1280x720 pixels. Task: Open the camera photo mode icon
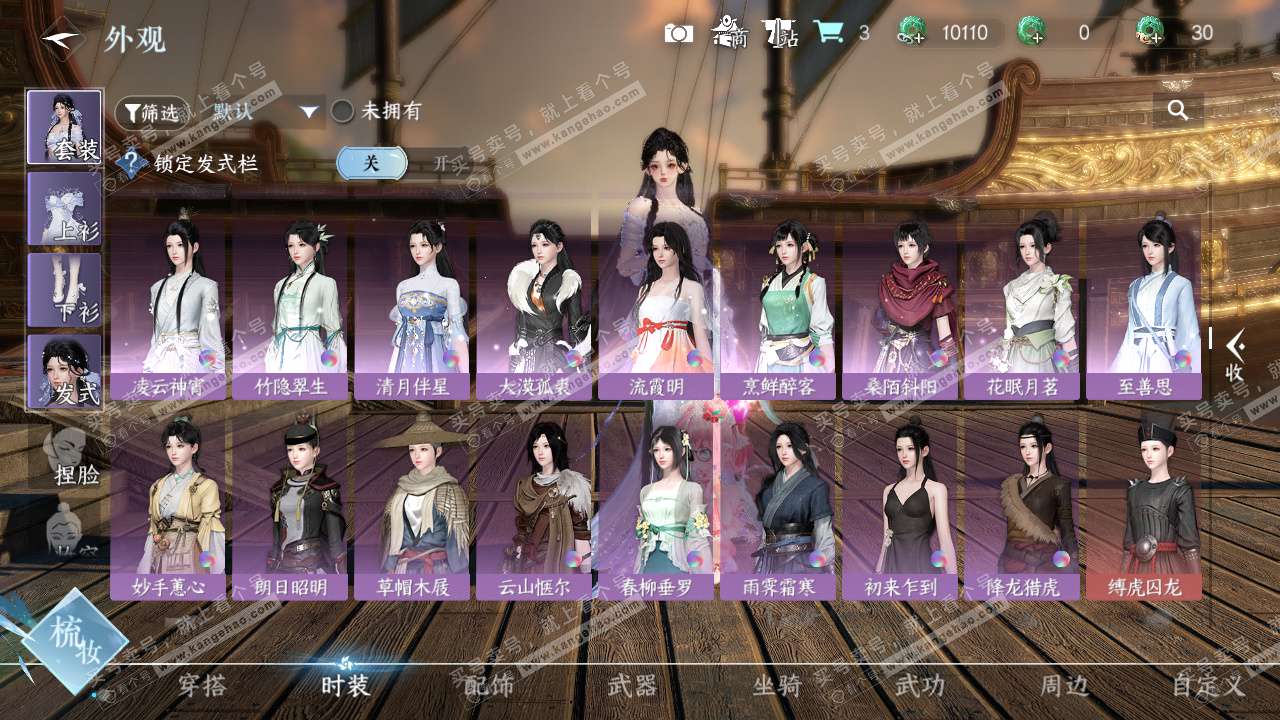(x=679, y=33)
